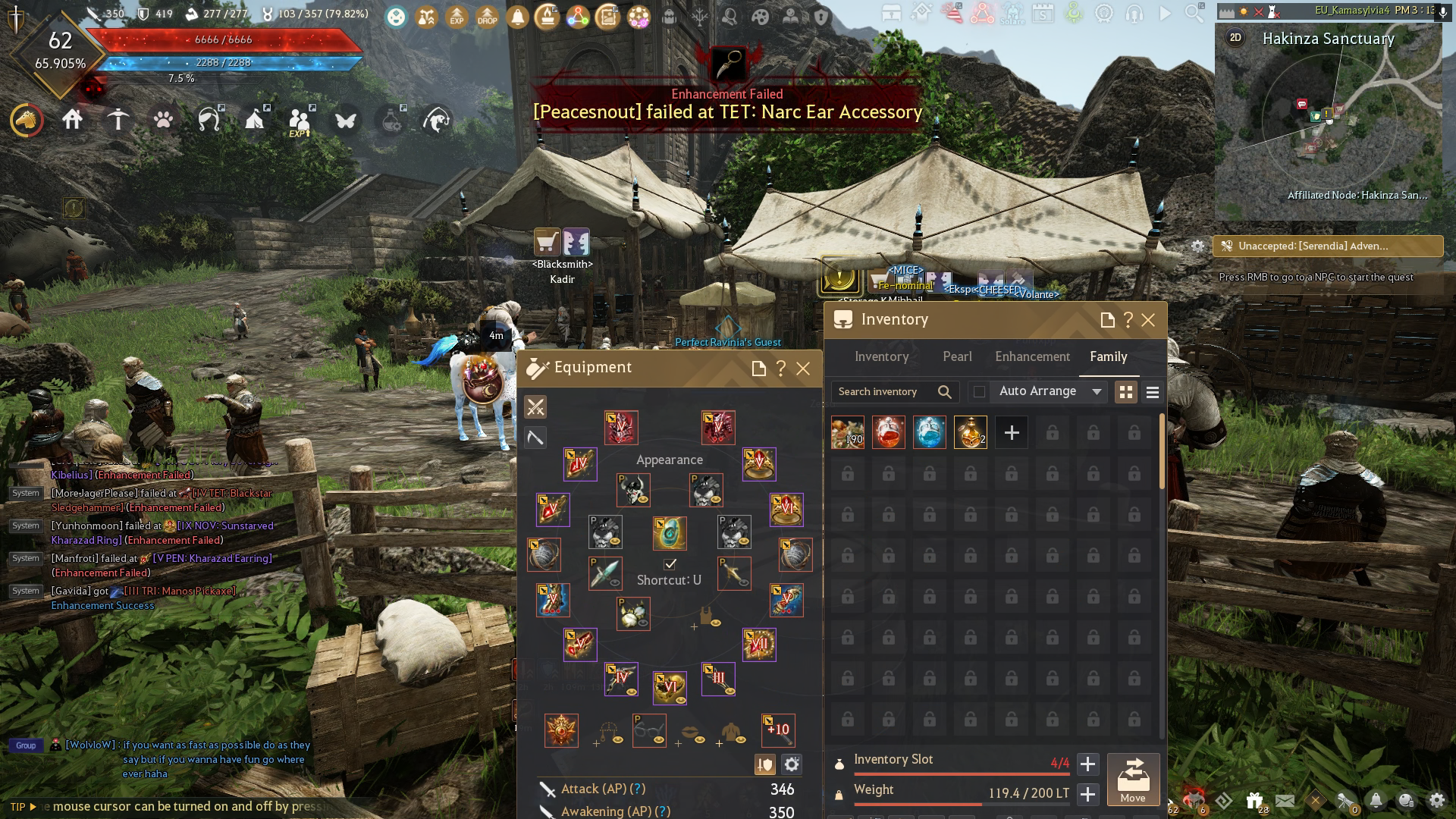This screenshot has height=819, width=1456.
Task: Toggle the Shortcut: U checkbox
Action: [x=670, y=564]
